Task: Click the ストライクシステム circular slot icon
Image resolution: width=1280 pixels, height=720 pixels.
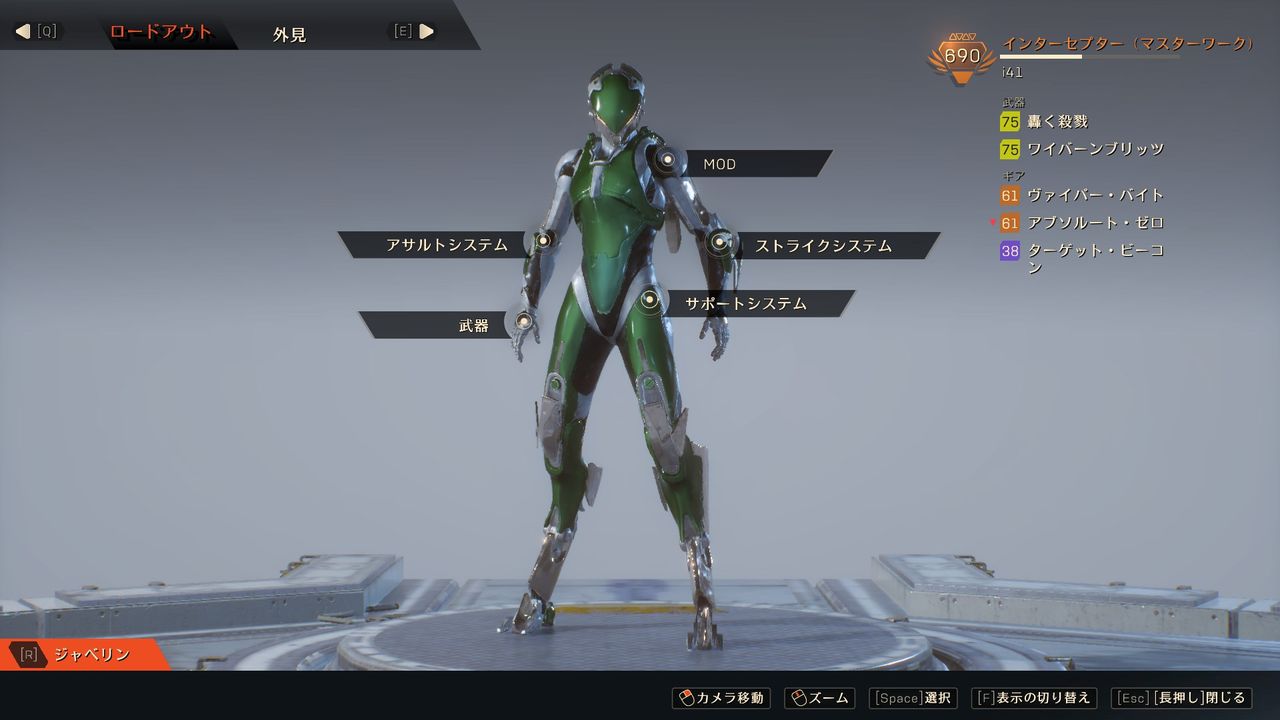Action: tap(719, 241)
